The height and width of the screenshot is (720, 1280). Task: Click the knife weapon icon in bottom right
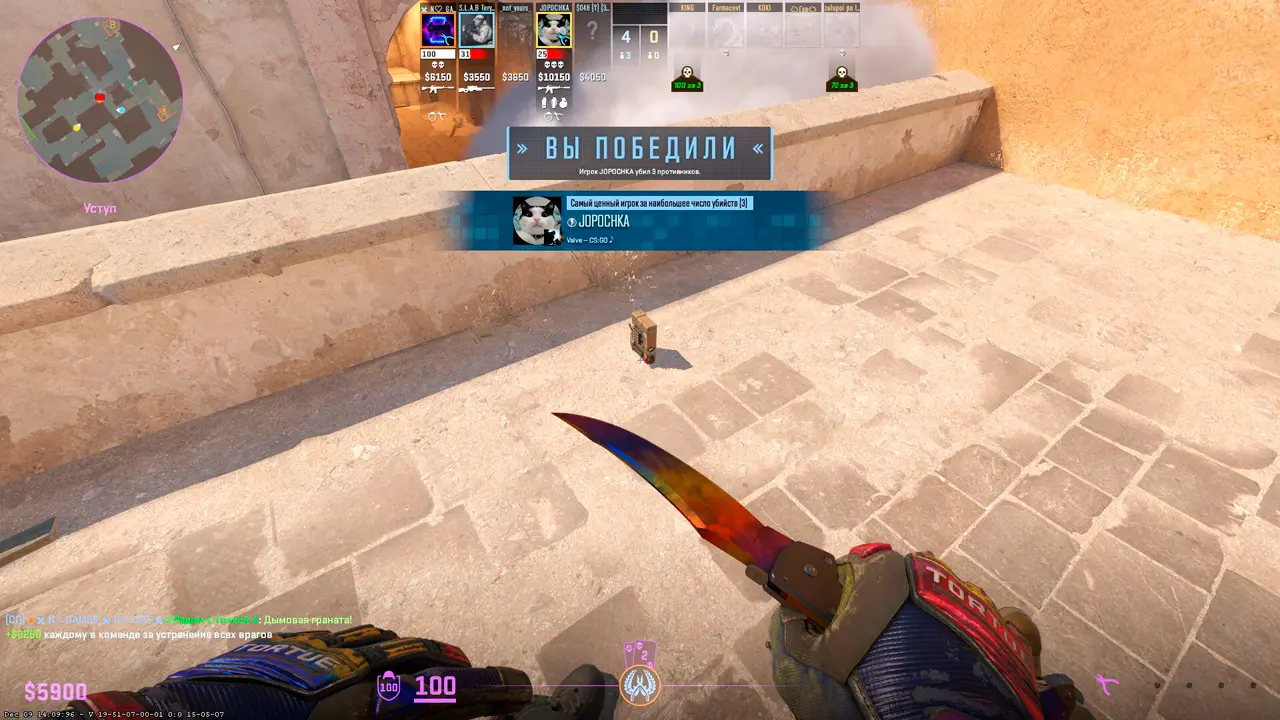1106,685
